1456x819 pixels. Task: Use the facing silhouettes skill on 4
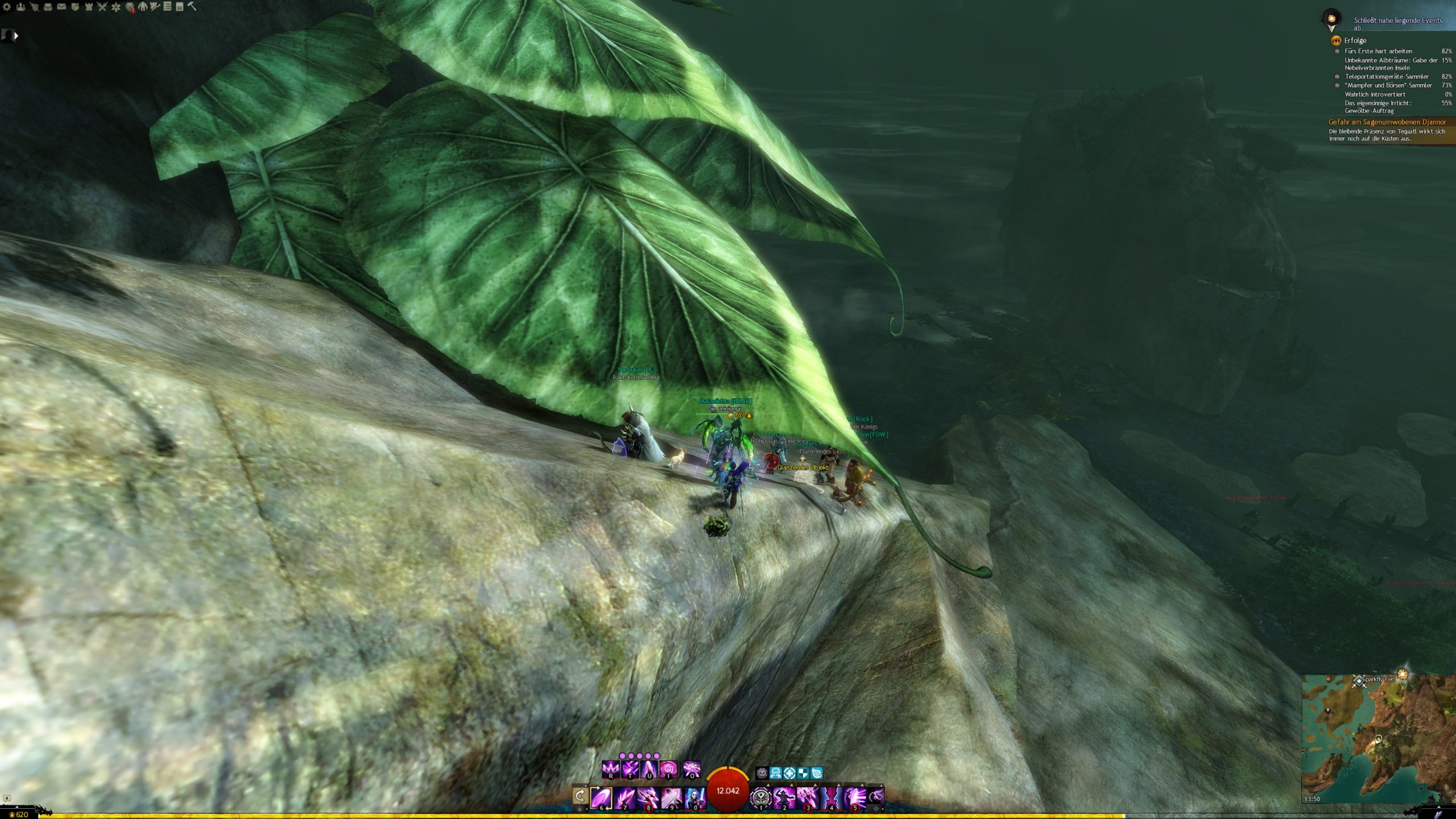[x=832, y=797]
